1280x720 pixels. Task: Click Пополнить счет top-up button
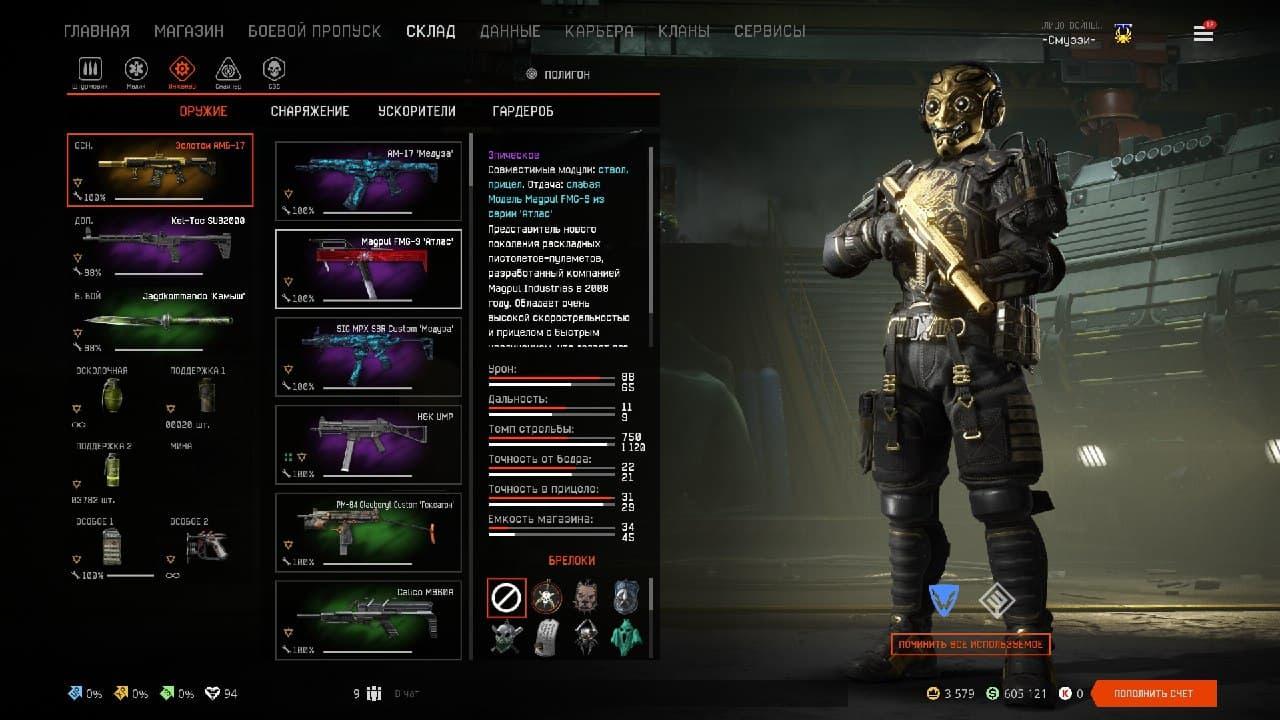click(1154, 693)
